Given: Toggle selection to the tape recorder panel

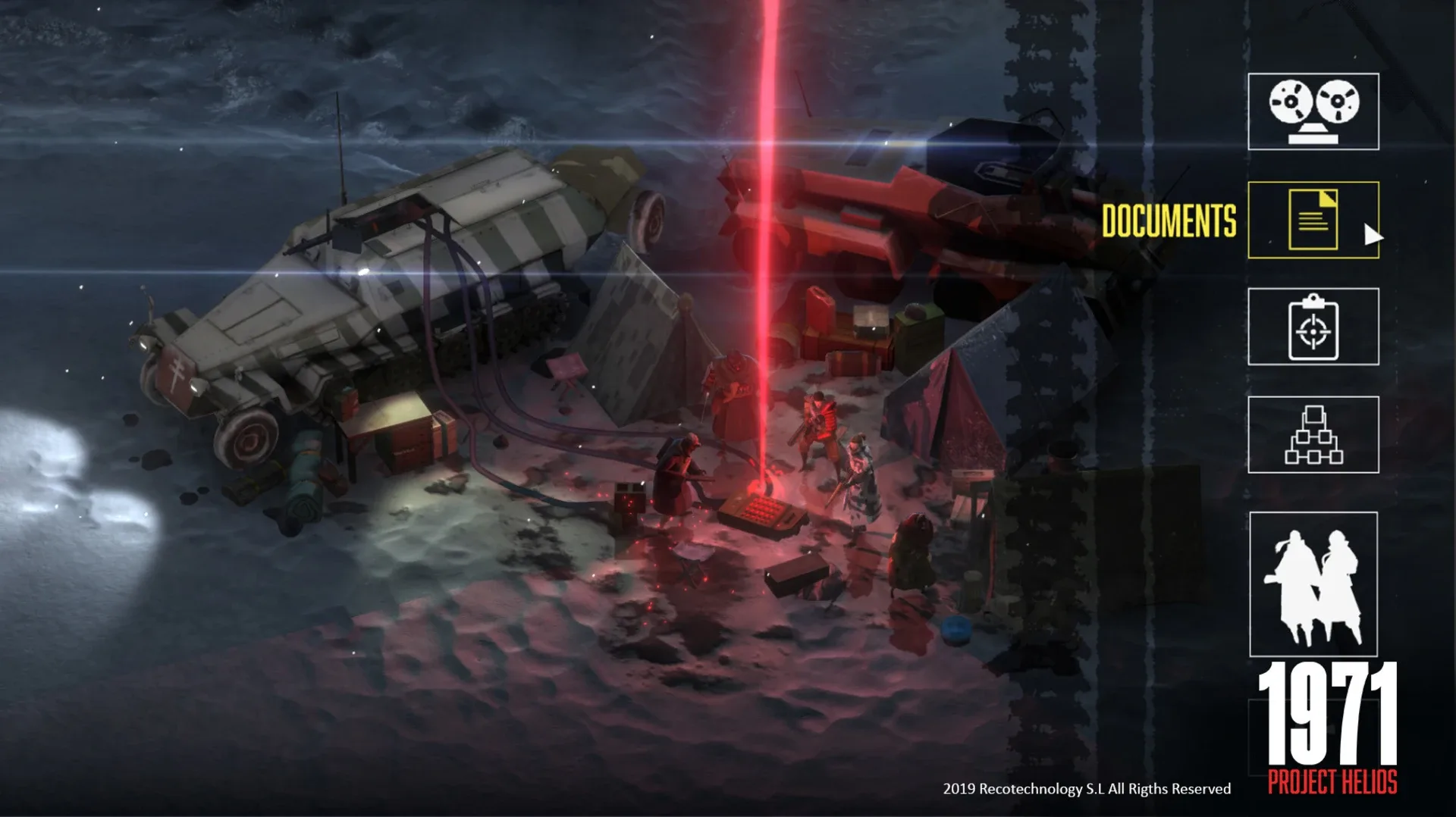Looking at the screenshot, I should point(1314,112).
